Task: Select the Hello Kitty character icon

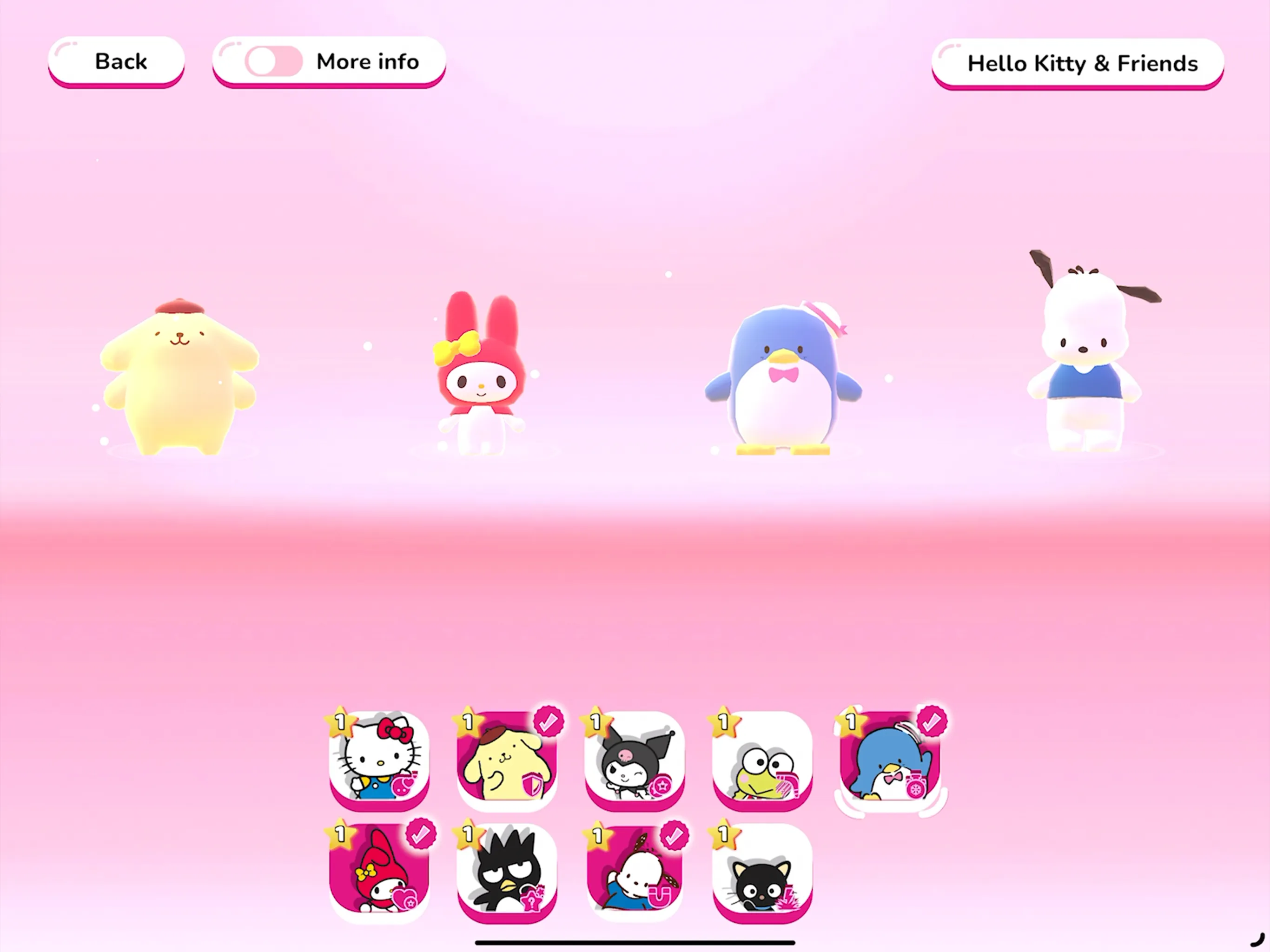Action: coord(381,761)
